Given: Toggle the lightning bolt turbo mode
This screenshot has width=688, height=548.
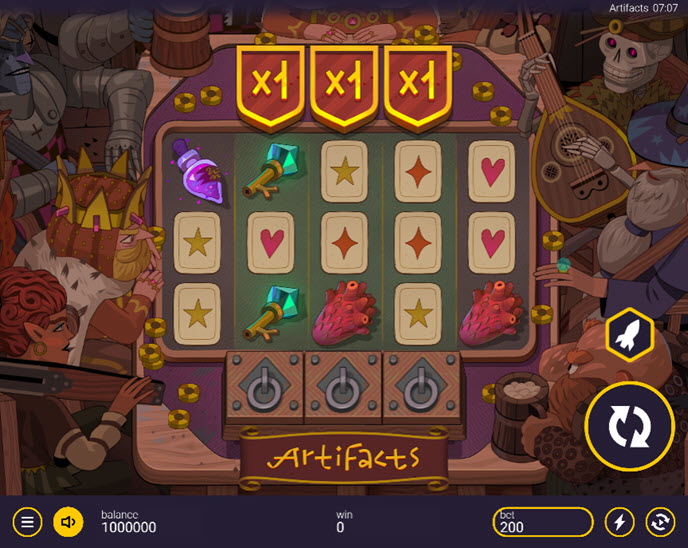Looking at the screenshot, I should pyautogui.click(x=620, y=521).
